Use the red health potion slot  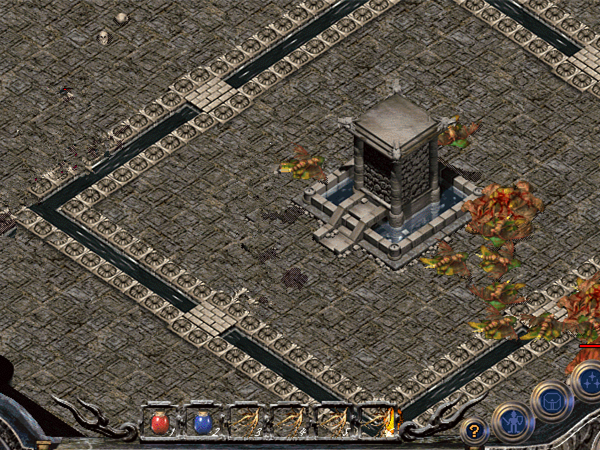(160, 422)
